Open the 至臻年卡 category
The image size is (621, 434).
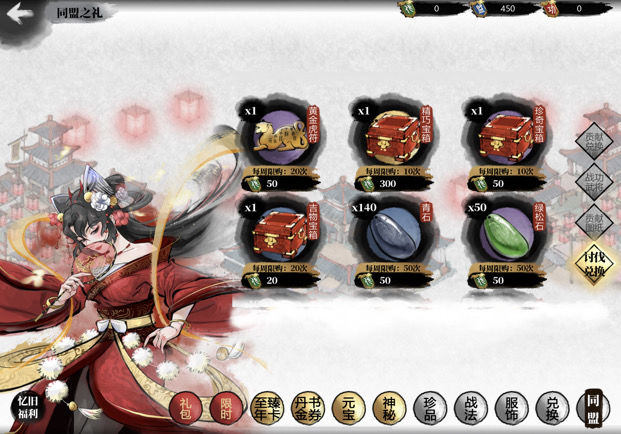266,407
